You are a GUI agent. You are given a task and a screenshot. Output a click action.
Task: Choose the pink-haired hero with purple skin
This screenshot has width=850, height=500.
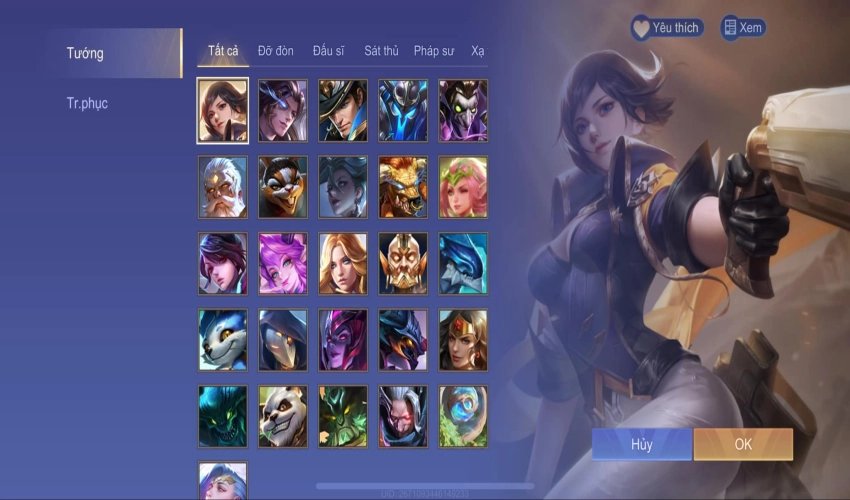click(x=283, y=263)
